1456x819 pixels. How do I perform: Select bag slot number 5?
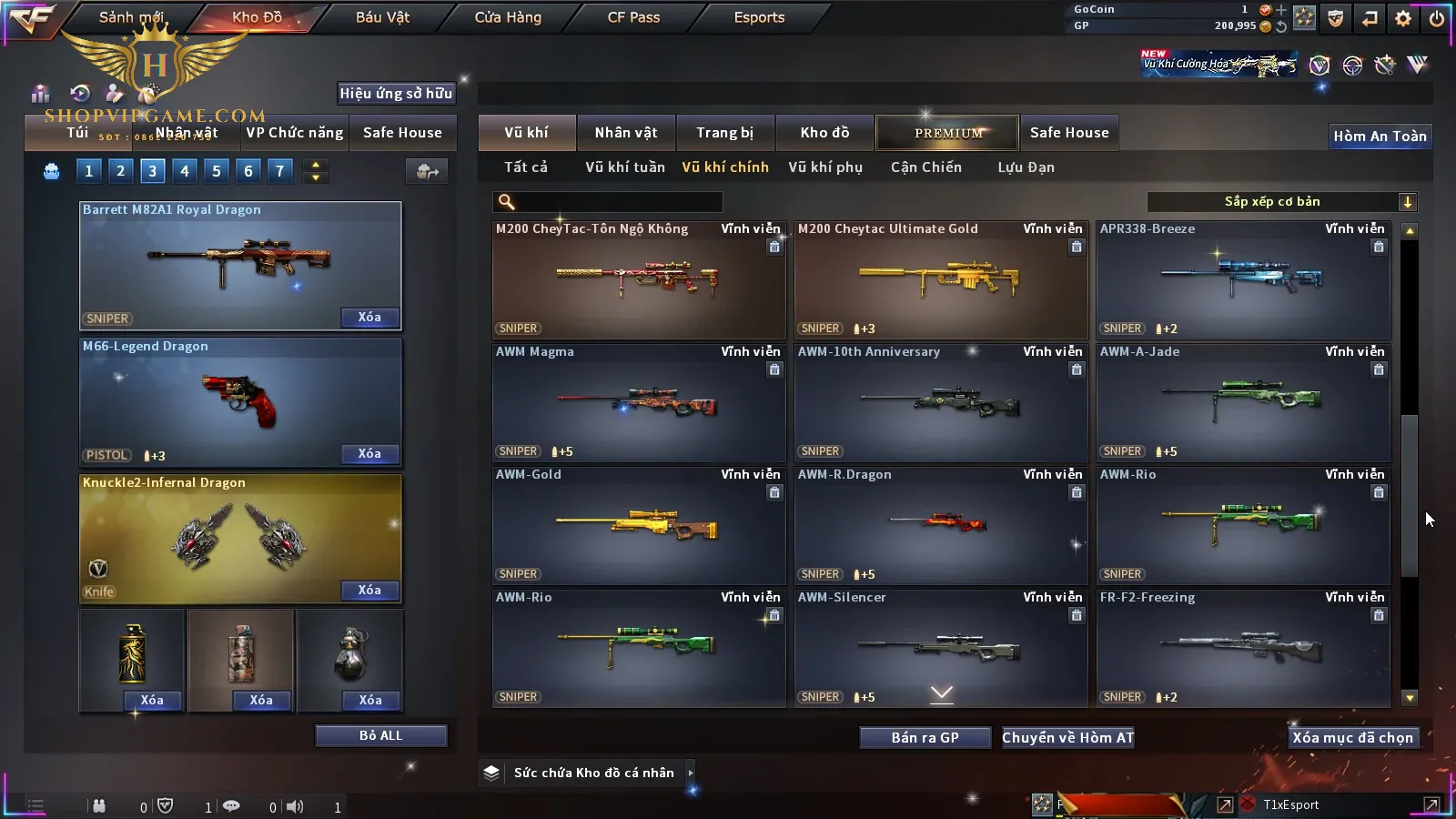point(216,170)
